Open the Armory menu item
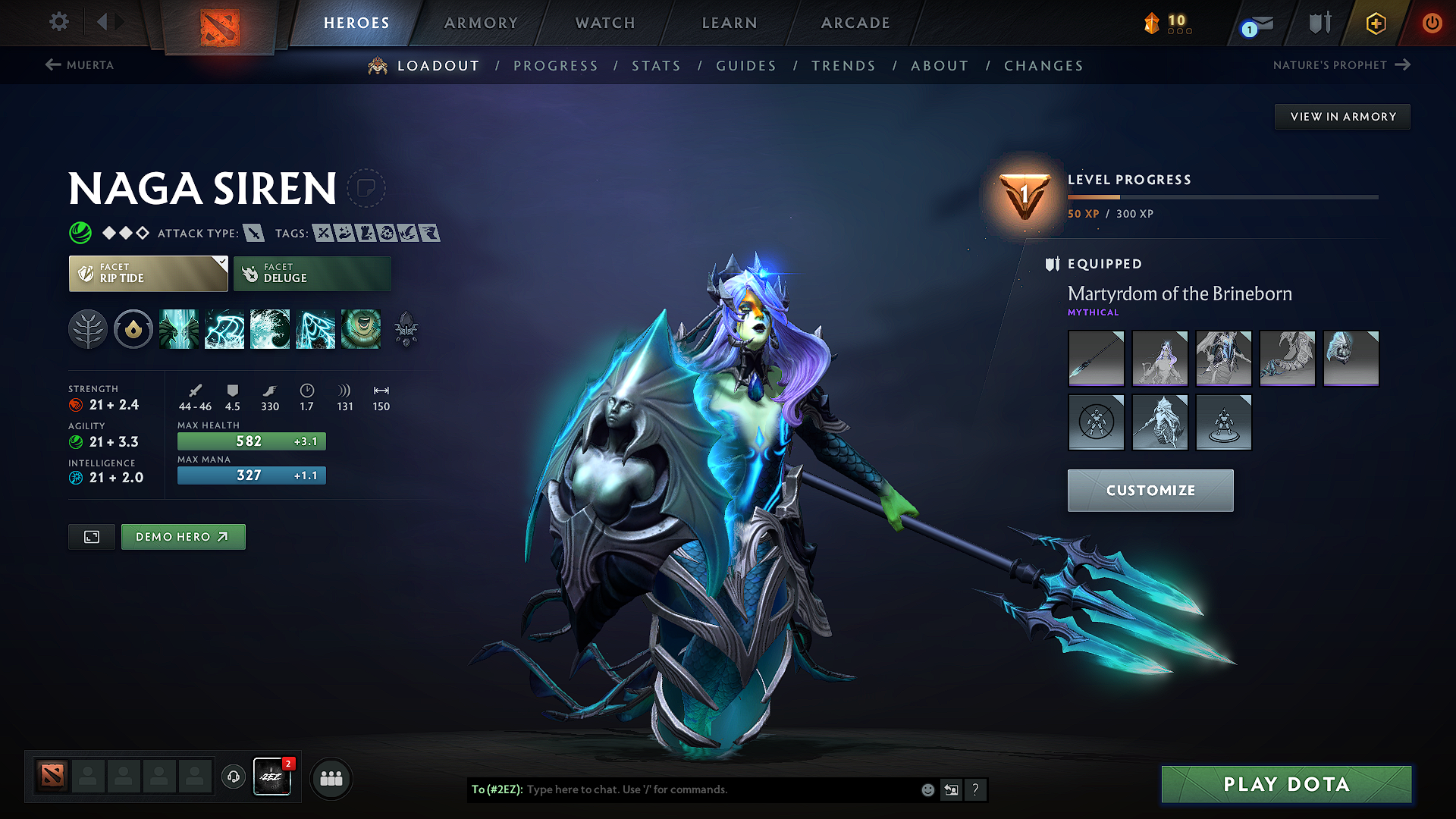The width and height of the screenshot is (1456, 819). click(x=481, y=23)
